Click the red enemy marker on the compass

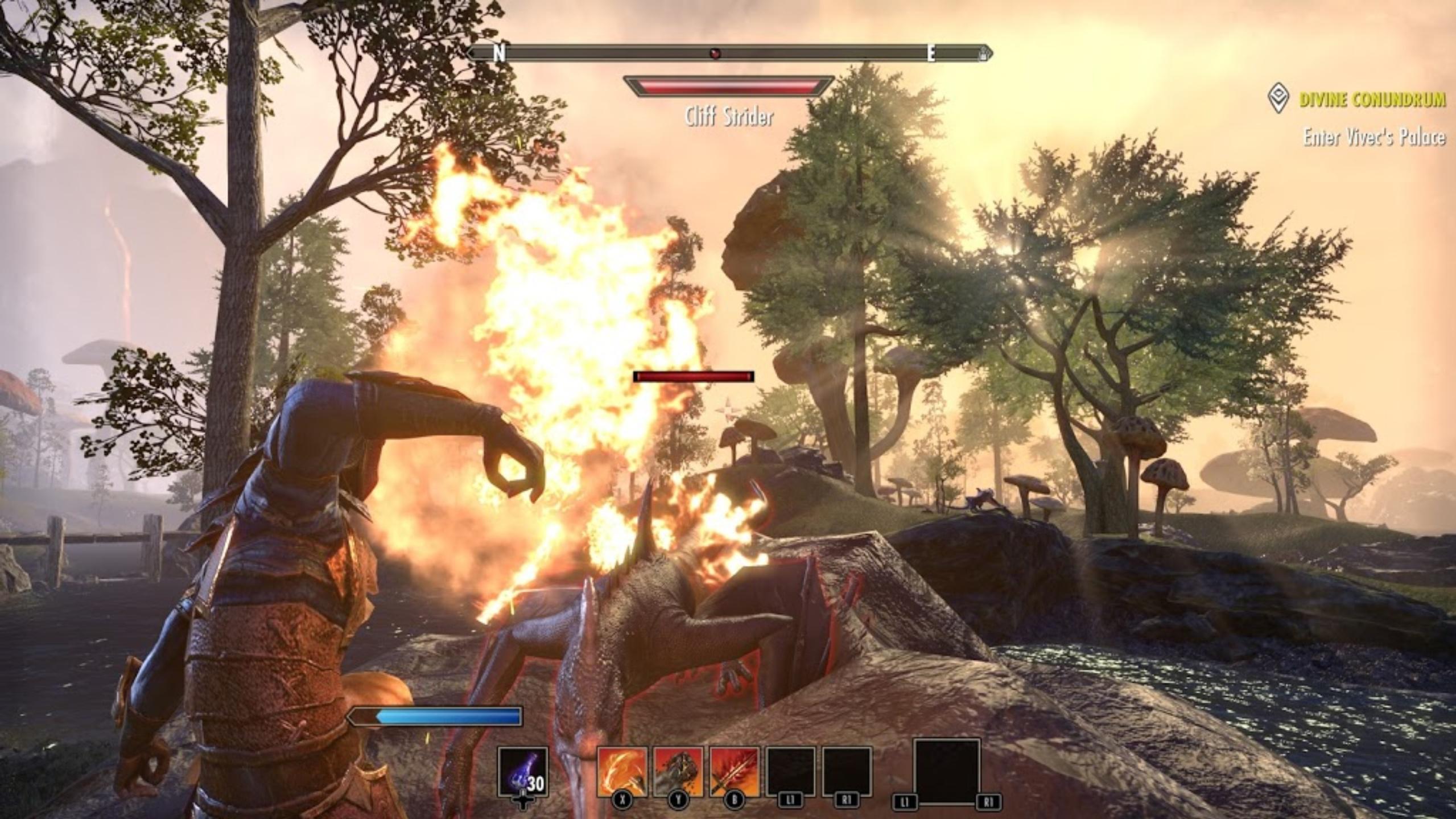tap(714, 52)
